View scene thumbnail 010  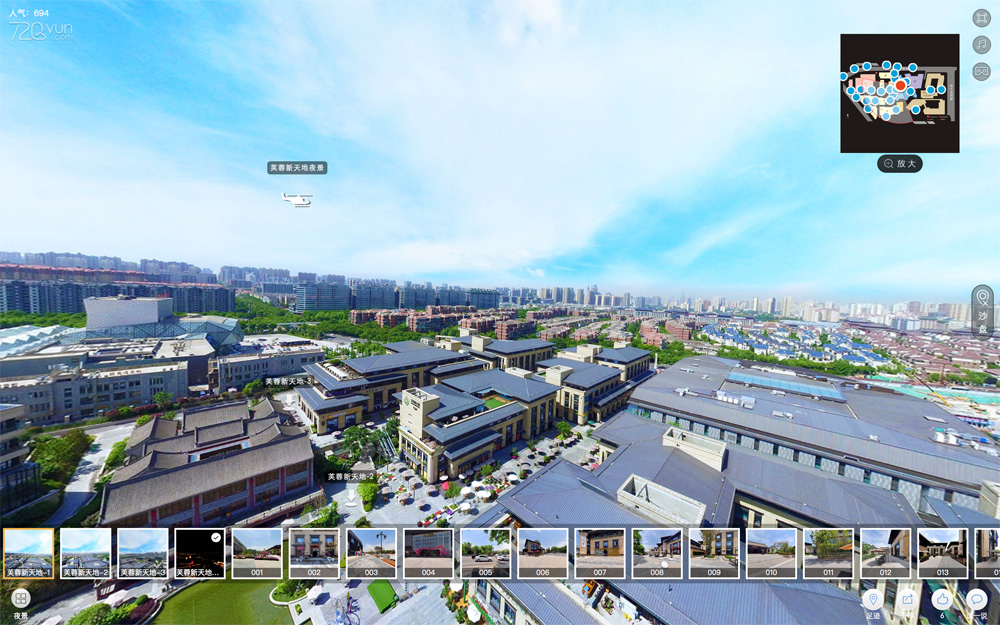(771, 553)
